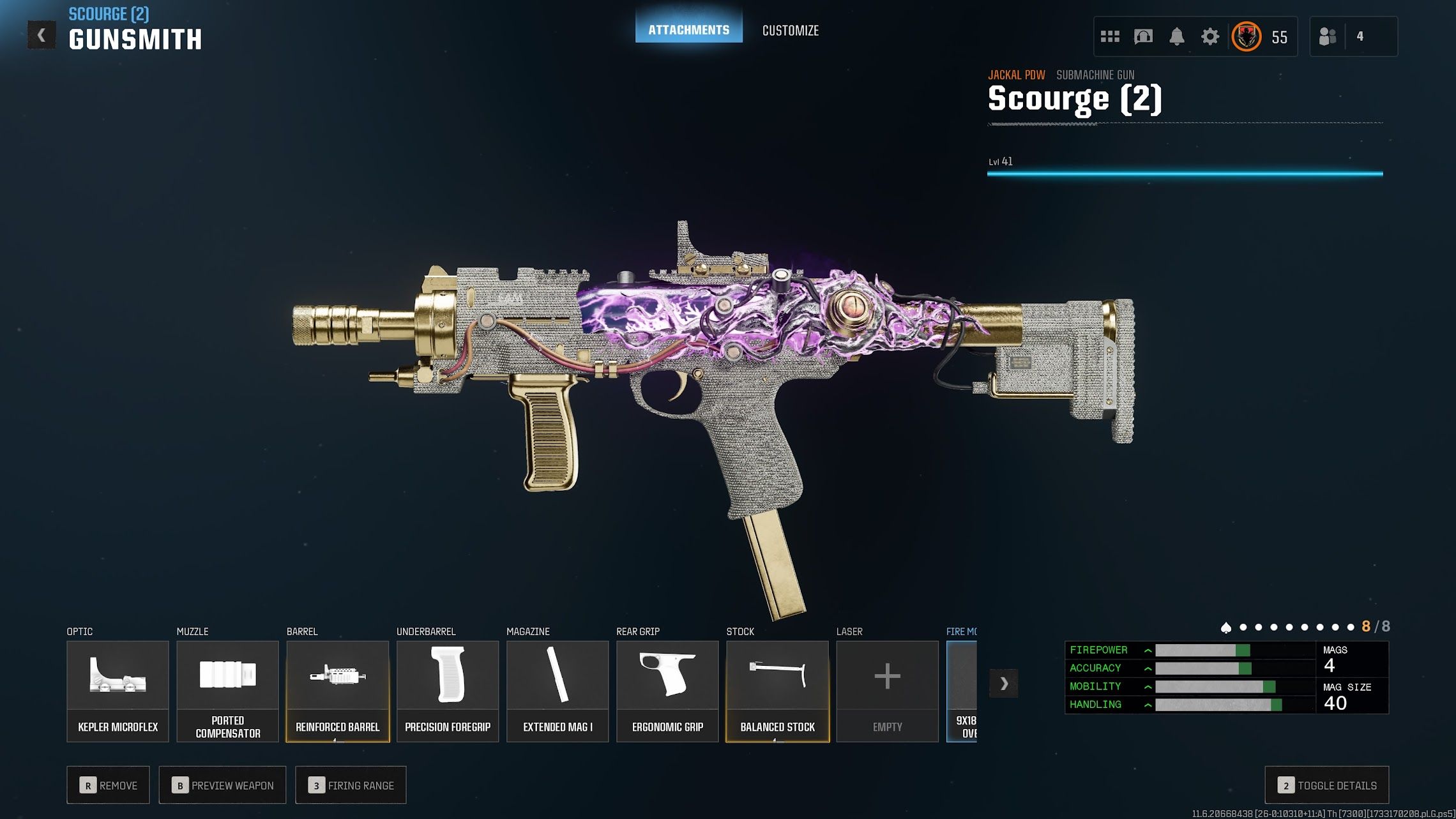The height and width of the screenshot is (819, 1456).
Task: Open the Kepler Microflex optic slot
Action: 118,691
